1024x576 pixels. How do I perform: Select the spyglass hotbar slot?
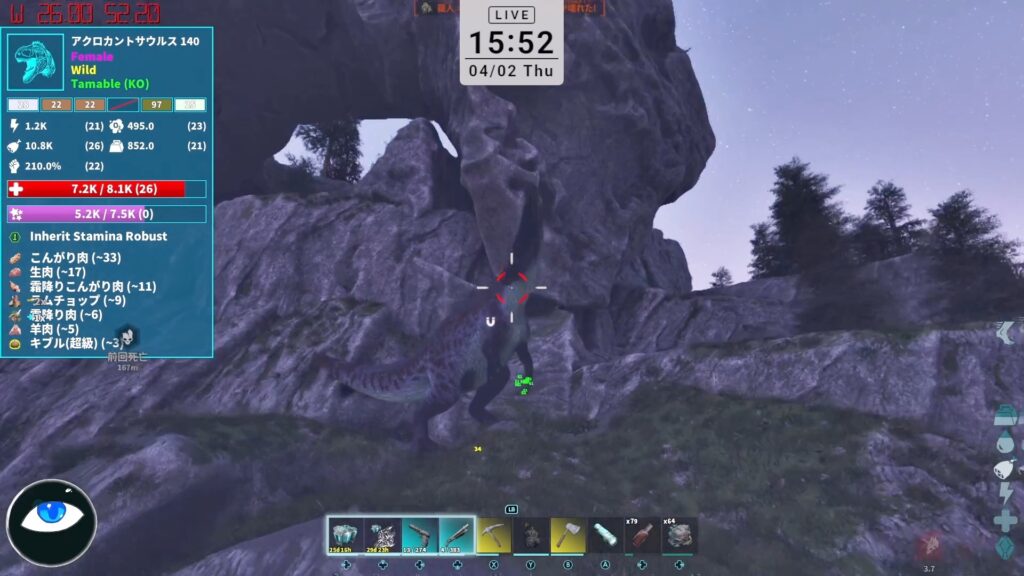605,535
